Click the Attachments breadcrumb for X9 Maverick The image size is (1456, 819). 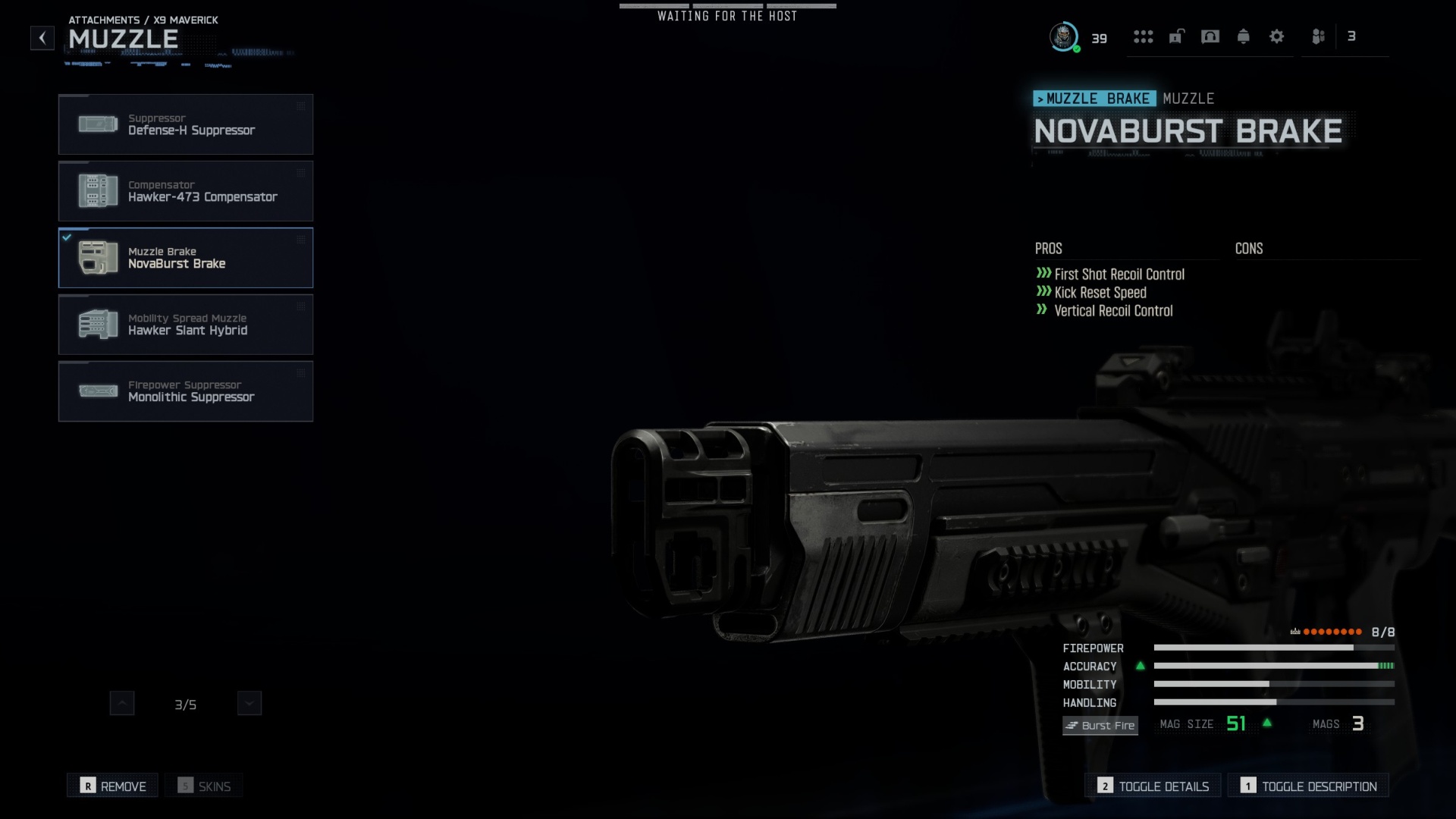pos(143,20)
